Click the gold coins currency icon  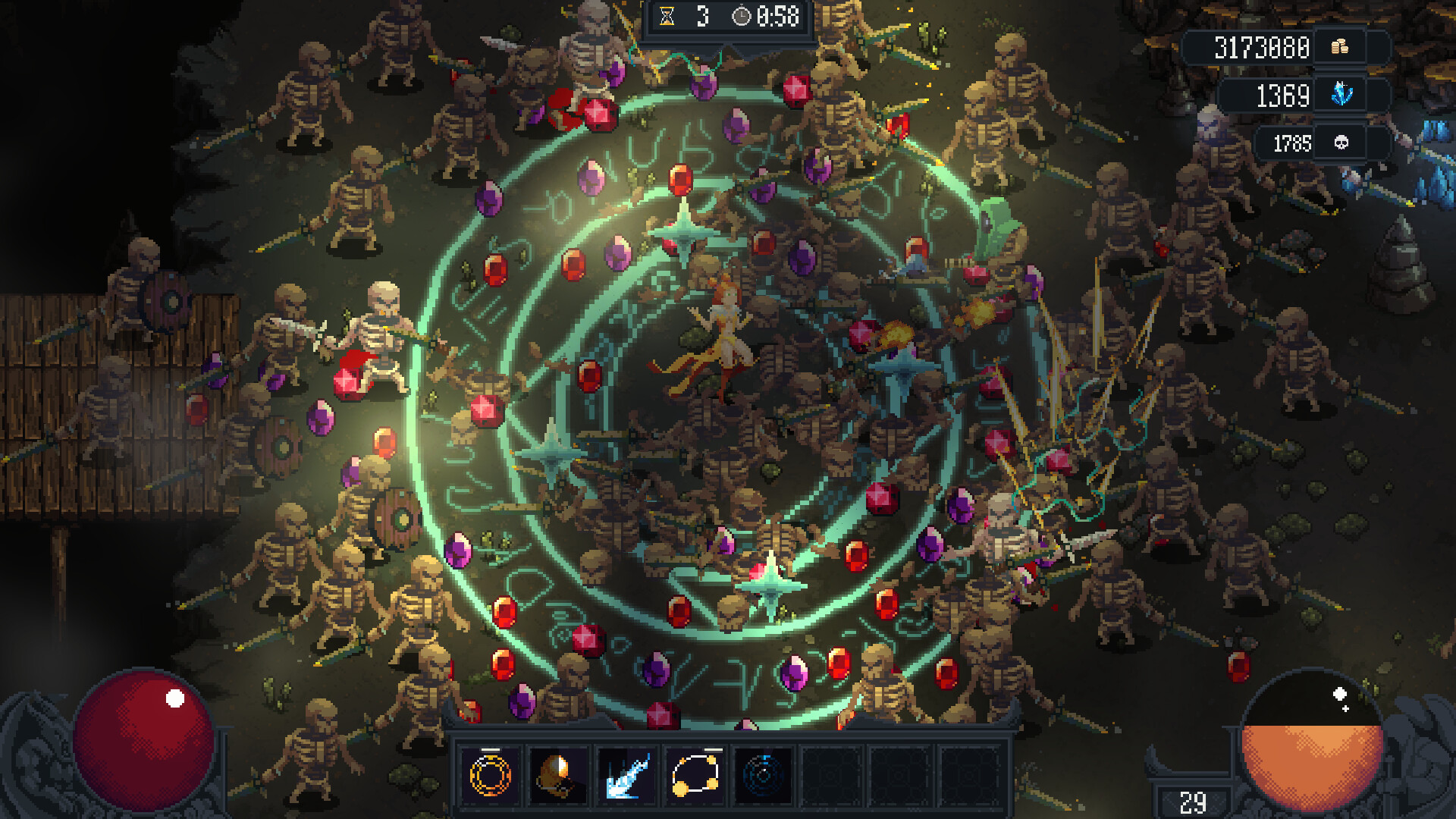[1339, 47]
